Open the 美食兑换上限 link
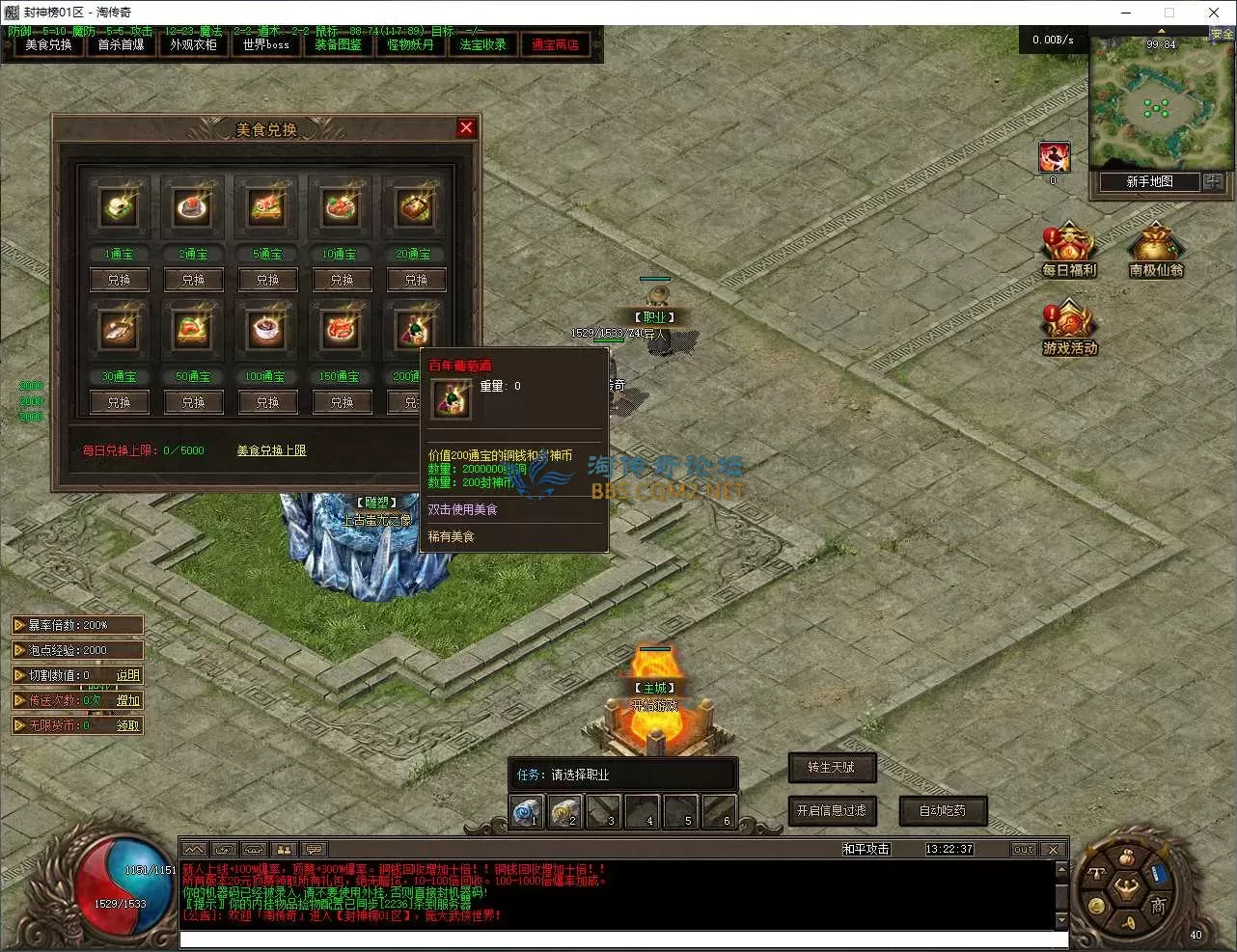 pos(271,450)
